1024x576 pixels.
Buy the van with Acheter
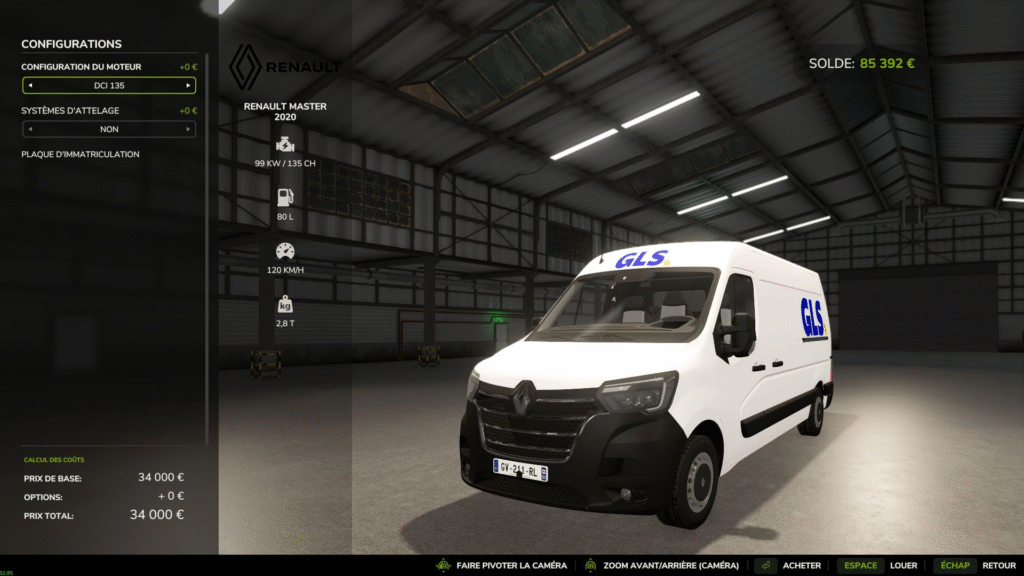pyautogui.click(x=788, y=565)
